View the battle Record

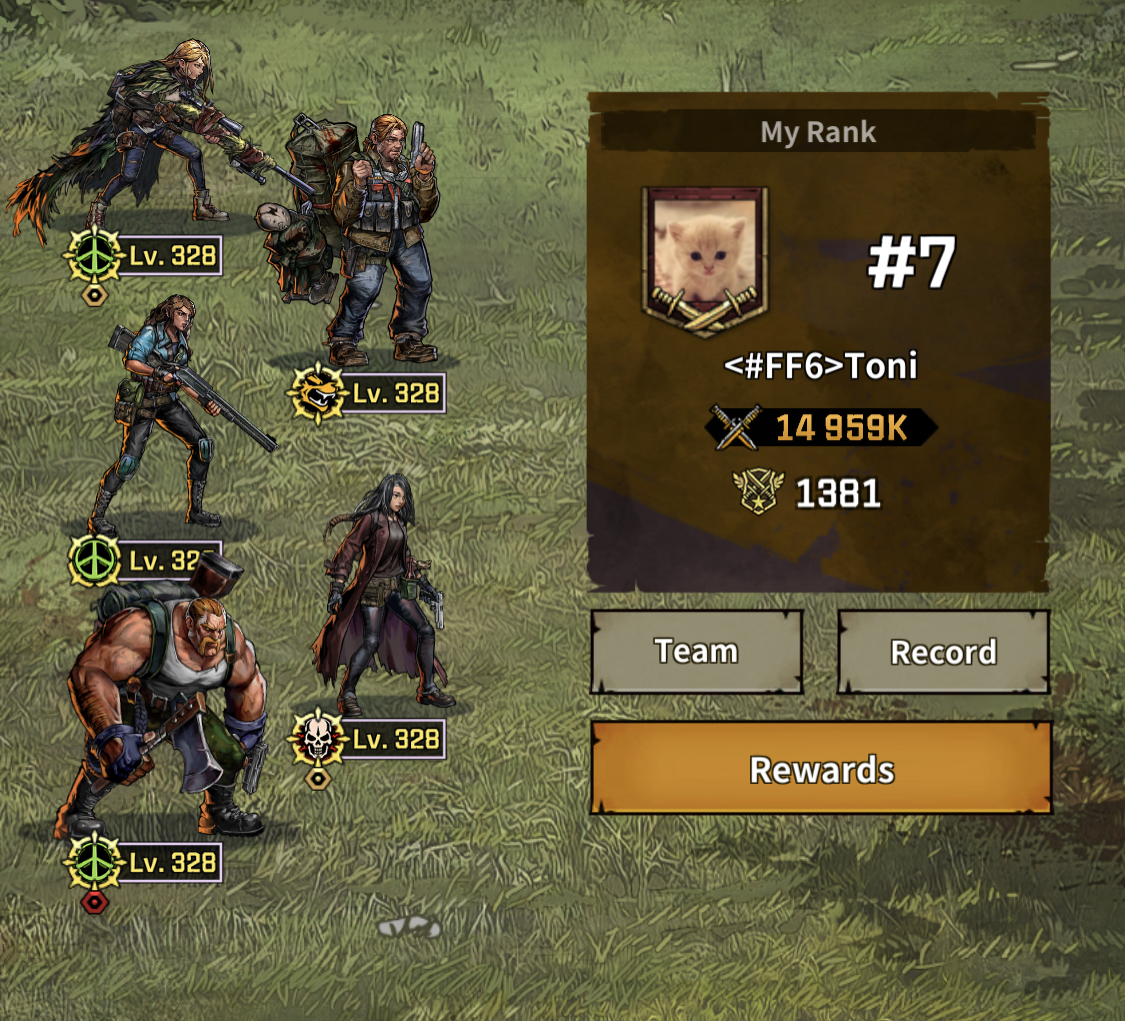click(943, 652)
